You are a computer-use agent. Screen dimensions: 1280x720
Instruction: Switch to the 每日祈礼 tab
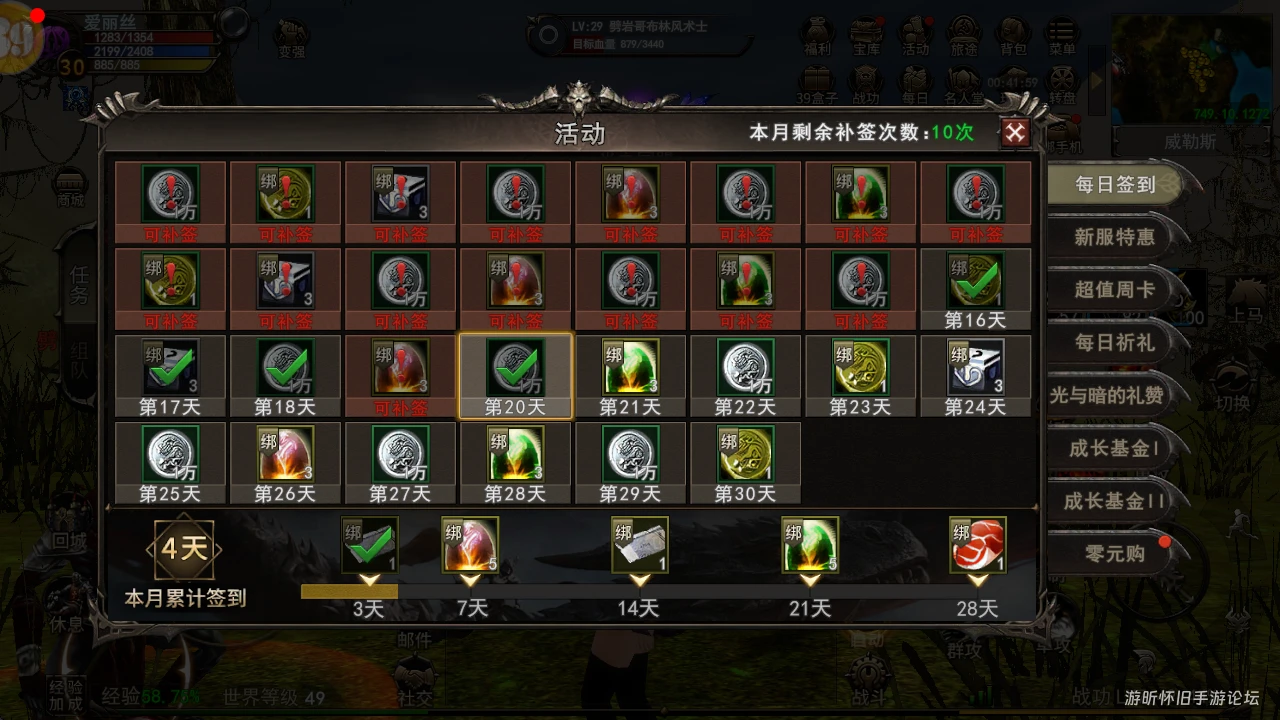[x=1114, y=343]
